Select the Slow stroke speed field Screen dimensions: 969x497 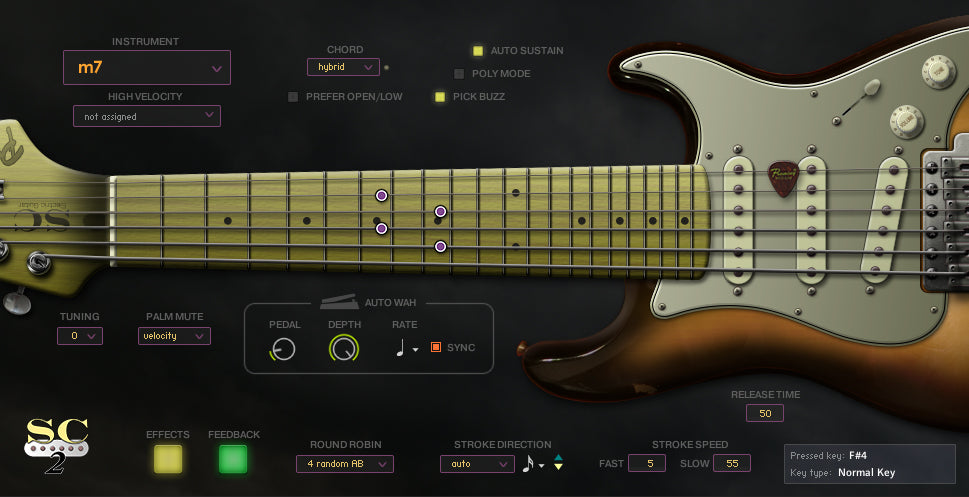coord(733,463)
